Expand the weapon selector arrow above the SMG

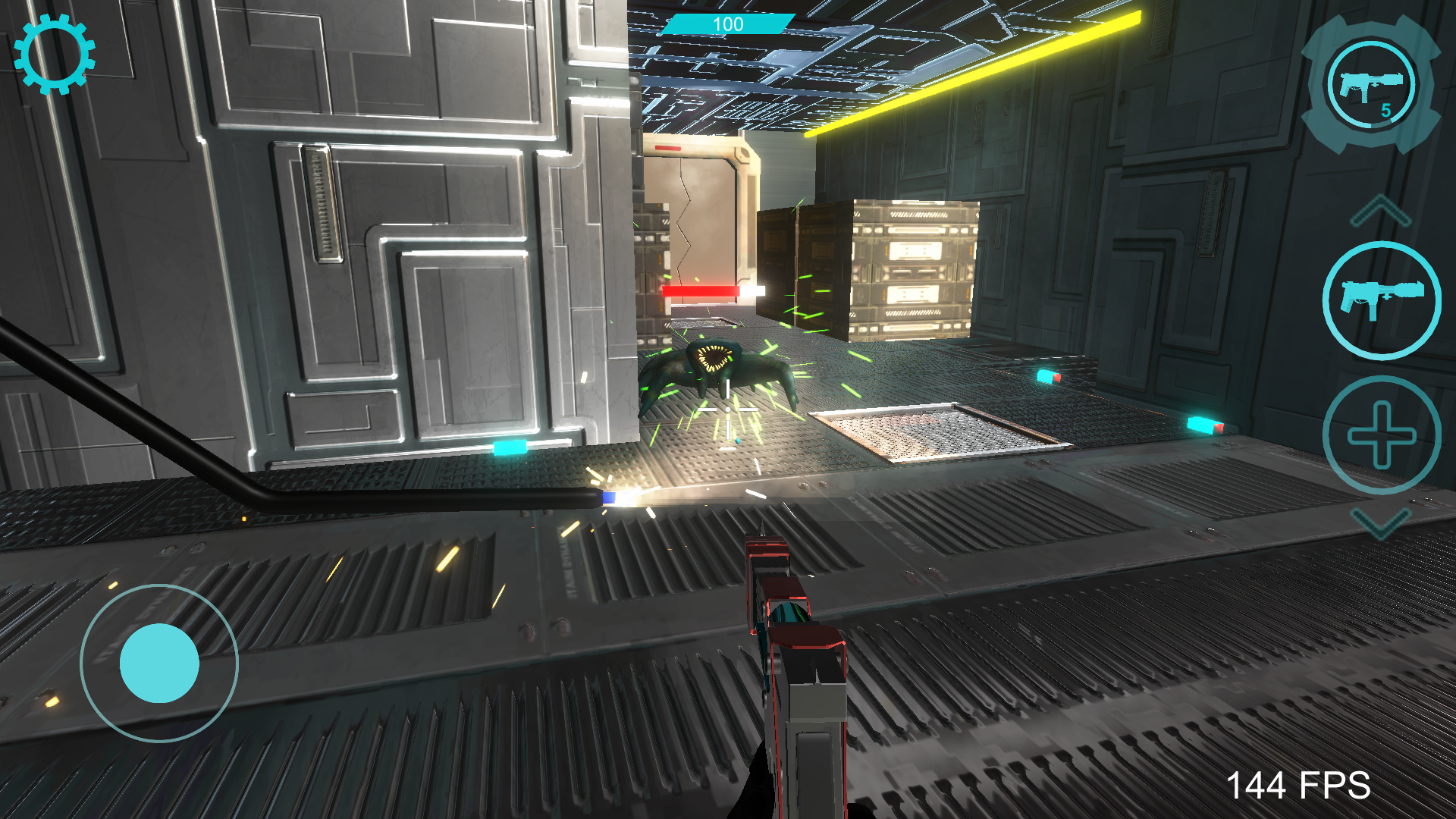click(1382, 210)
